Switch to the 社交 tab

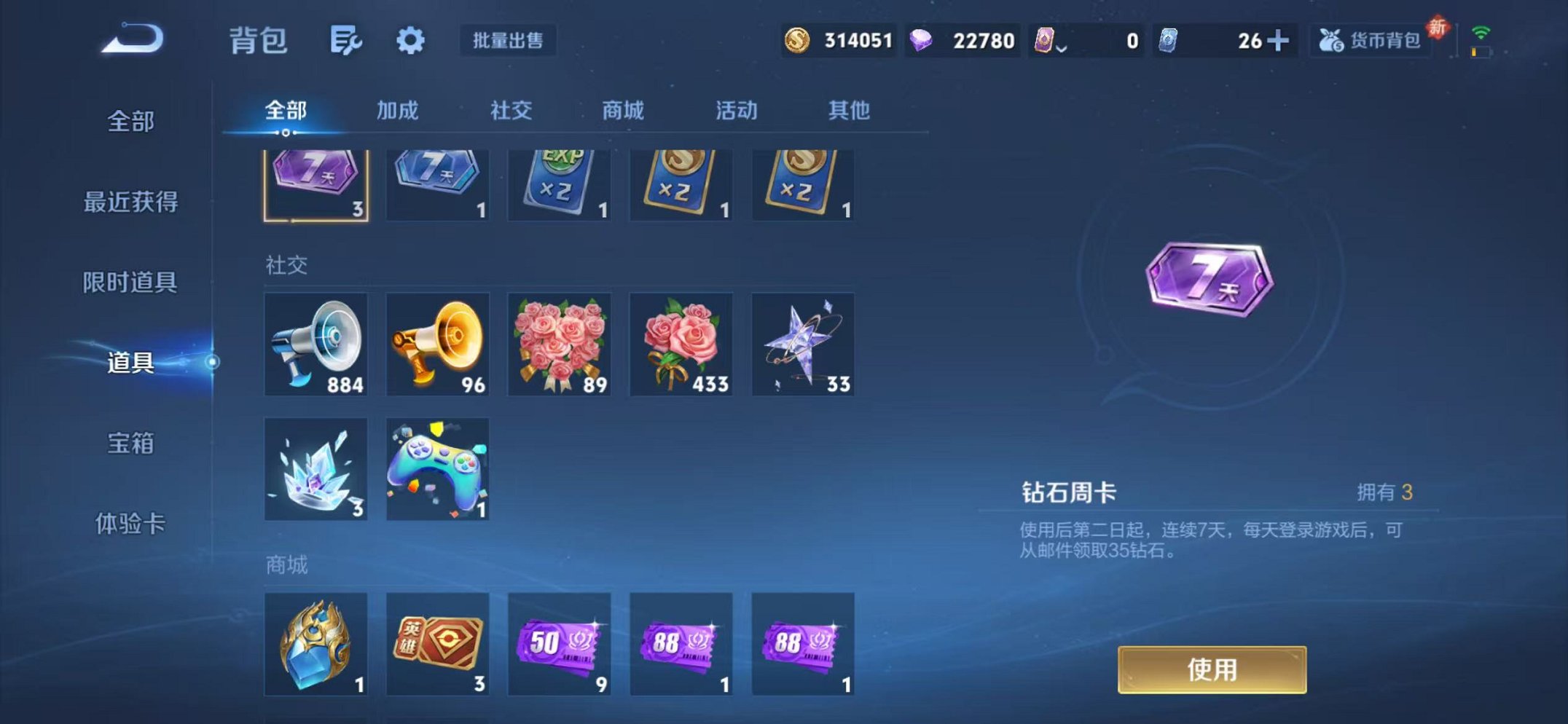coord(512,111)
